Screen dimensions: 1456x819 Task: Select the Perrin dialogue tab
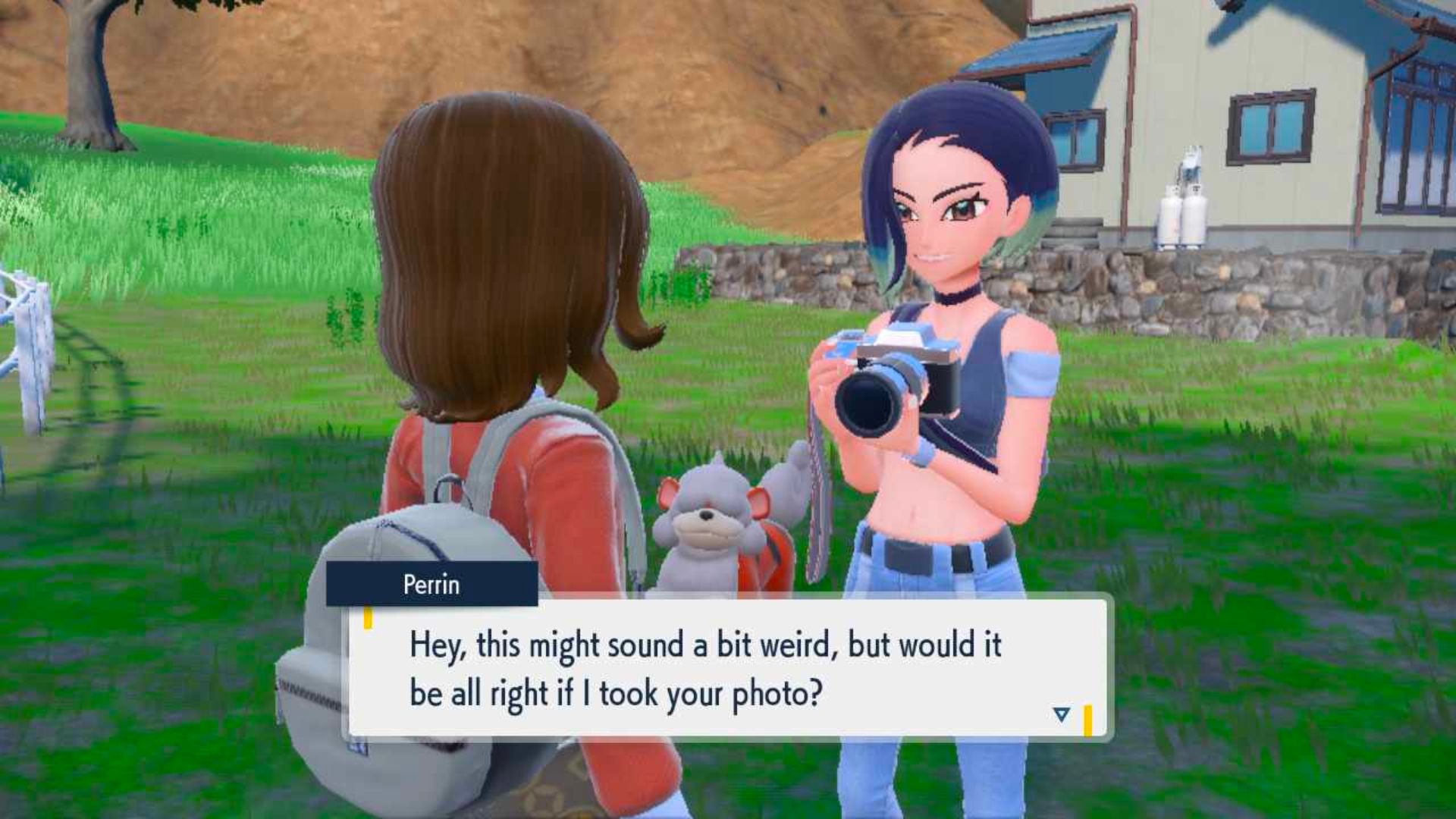tap(432, 585)
